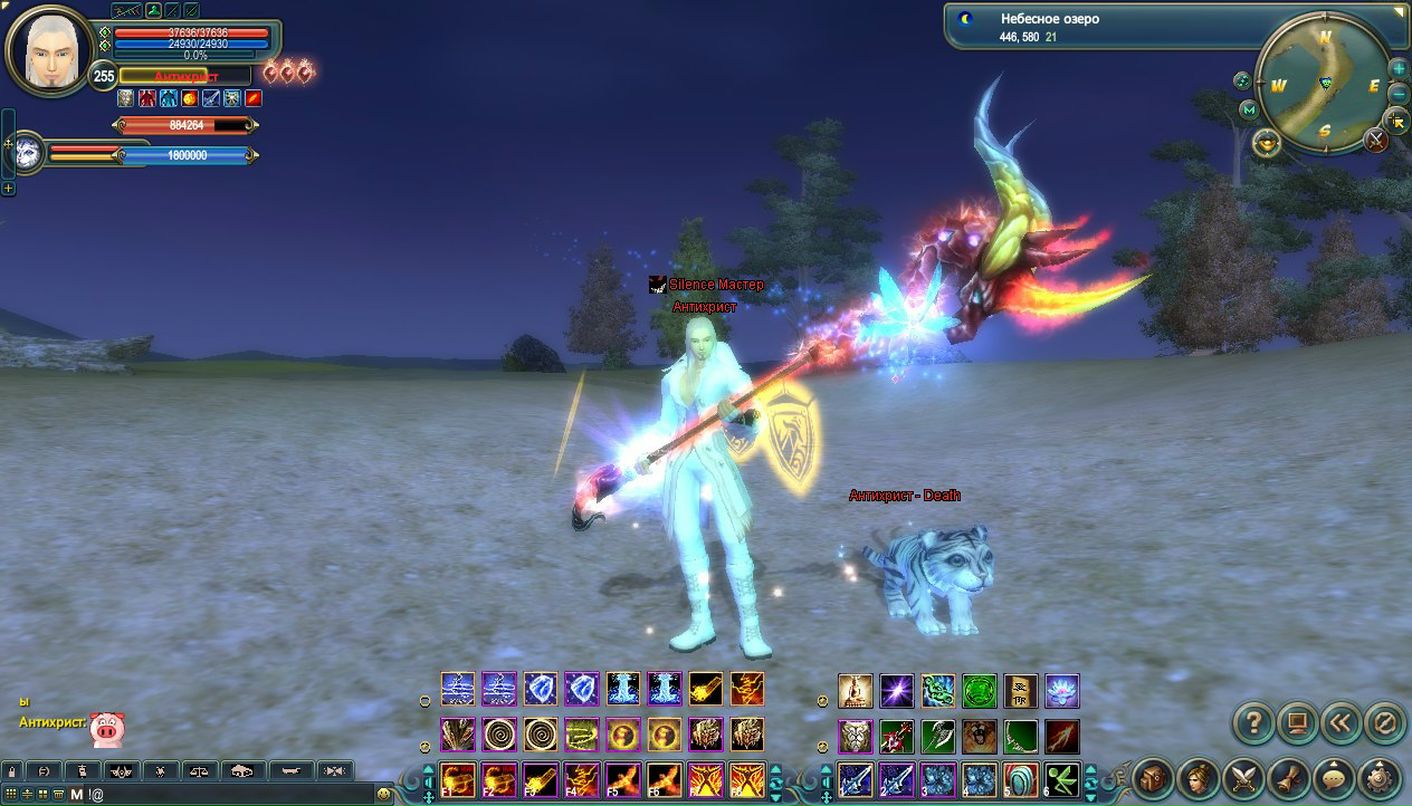The image size is (1412, 806).
Task: Use the golden Buddha statue skill icon
Action: (x=855, y=691)
